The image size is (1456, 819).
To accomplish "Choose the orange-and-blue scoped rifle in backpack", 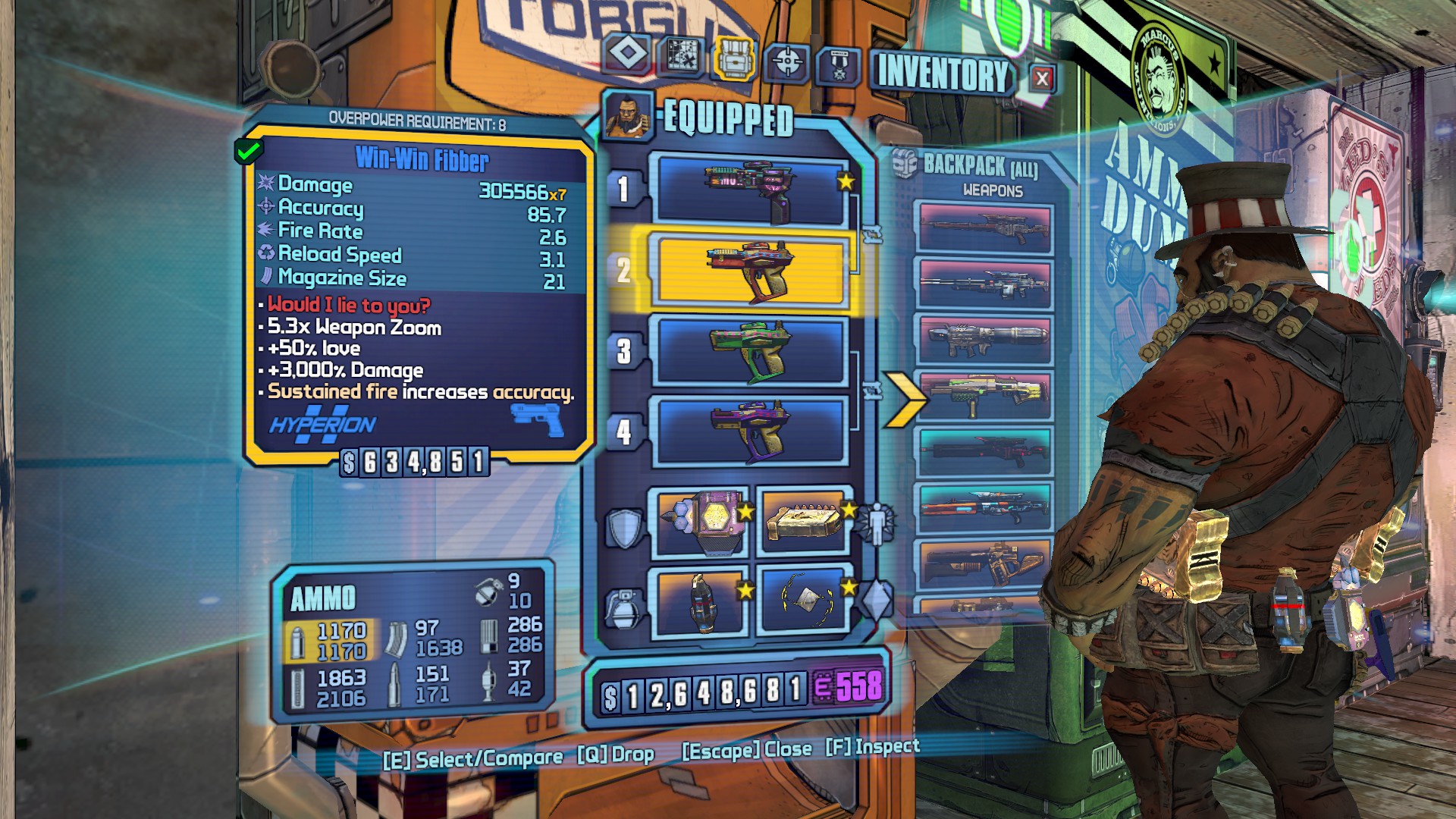I will [x=984, y=506].
